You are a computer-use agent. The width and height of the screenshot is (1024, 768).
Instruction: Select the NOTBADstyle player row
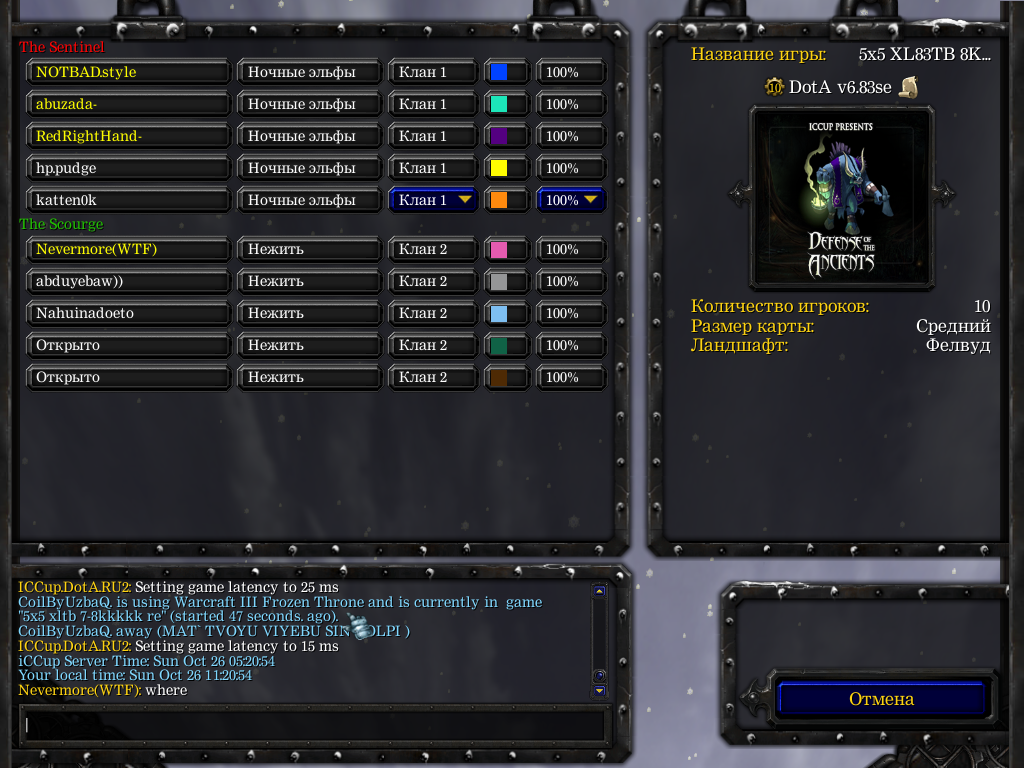pos(129,72)
